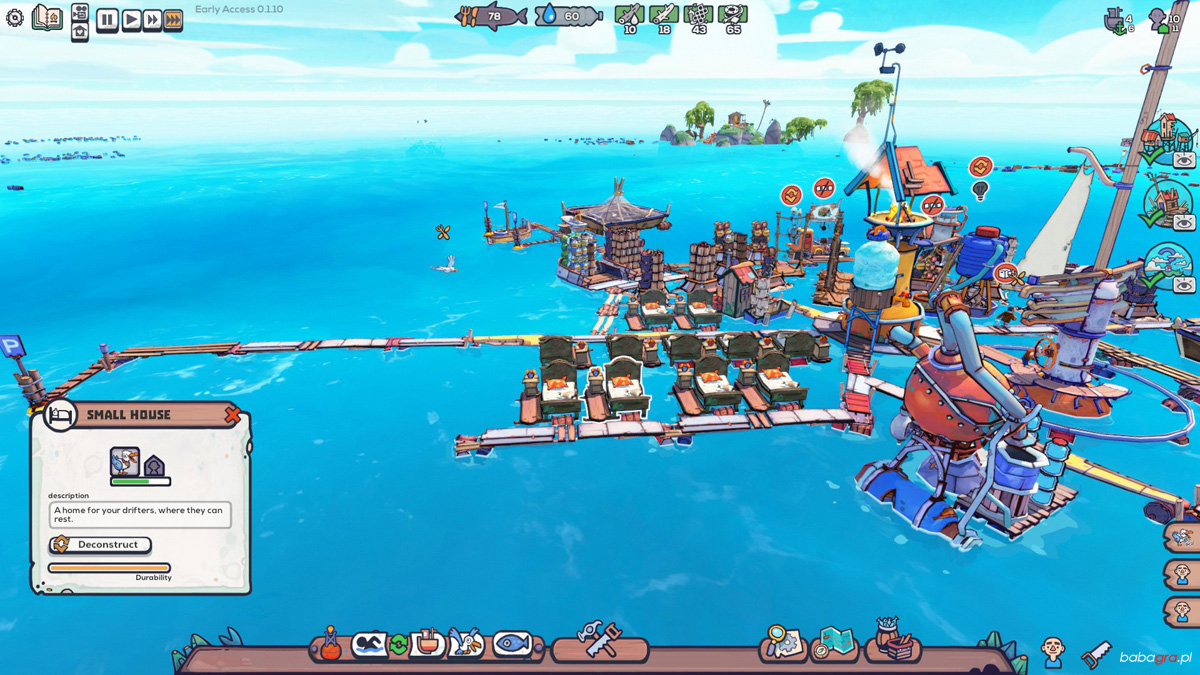This screenshot has width=1200, height=675.
Task: Activate the hand saw tool icon
Action: pyautogui.click(x=1096, y=655)
